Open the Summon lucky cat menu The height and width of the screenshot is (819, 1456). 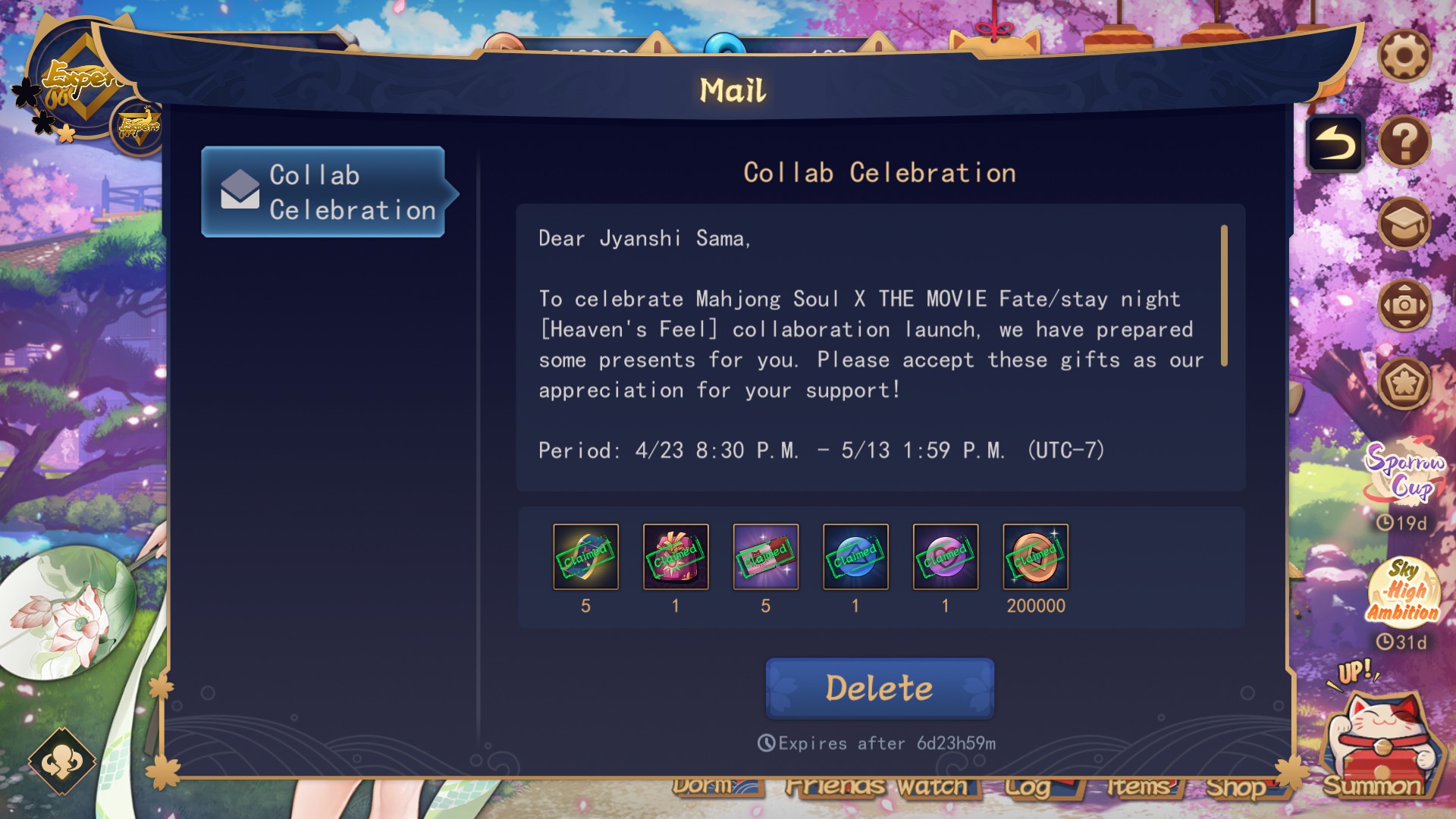pos(1379,743)
